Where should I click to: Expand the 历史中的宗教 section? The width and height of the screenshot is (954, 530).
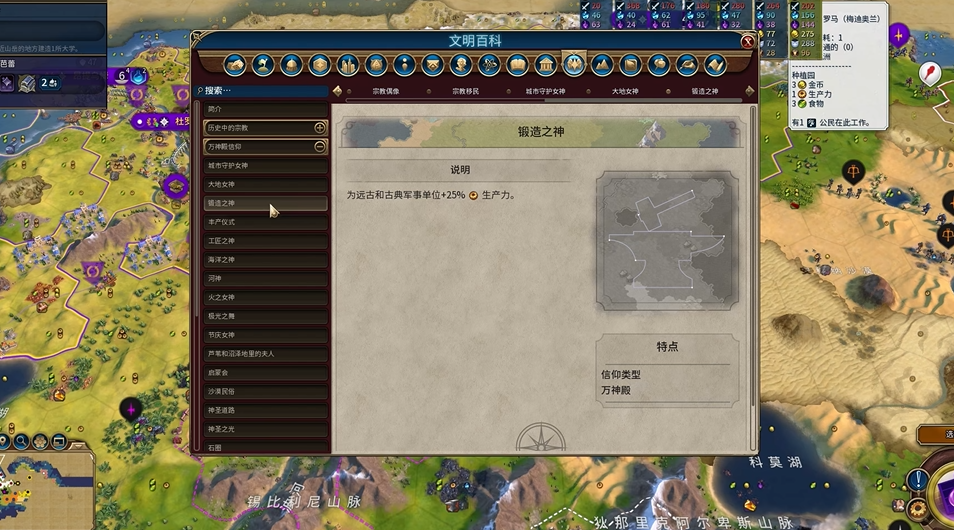click(320, 128)
